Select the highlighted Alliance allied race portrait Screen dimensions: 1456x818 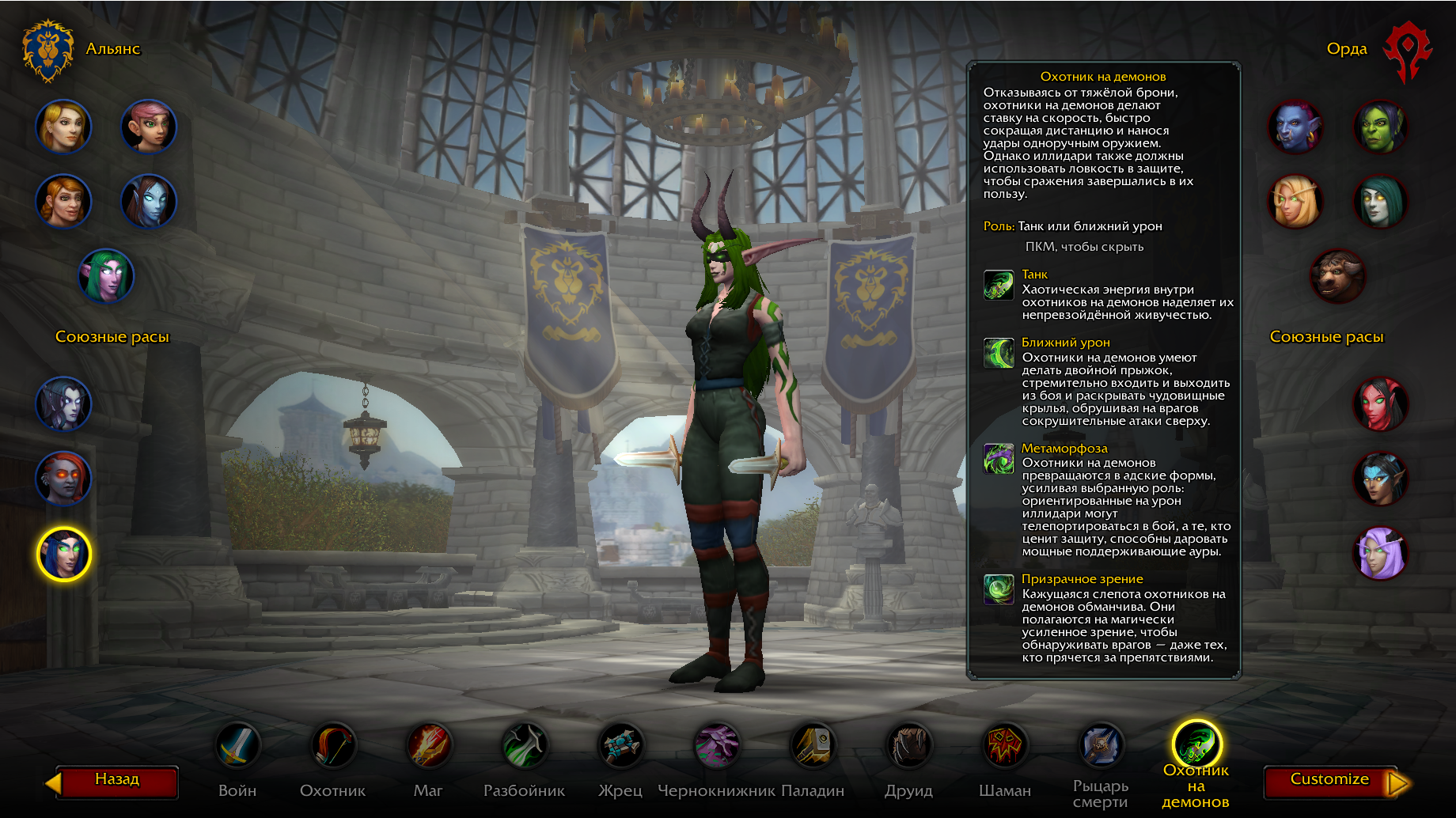[63, 554]
